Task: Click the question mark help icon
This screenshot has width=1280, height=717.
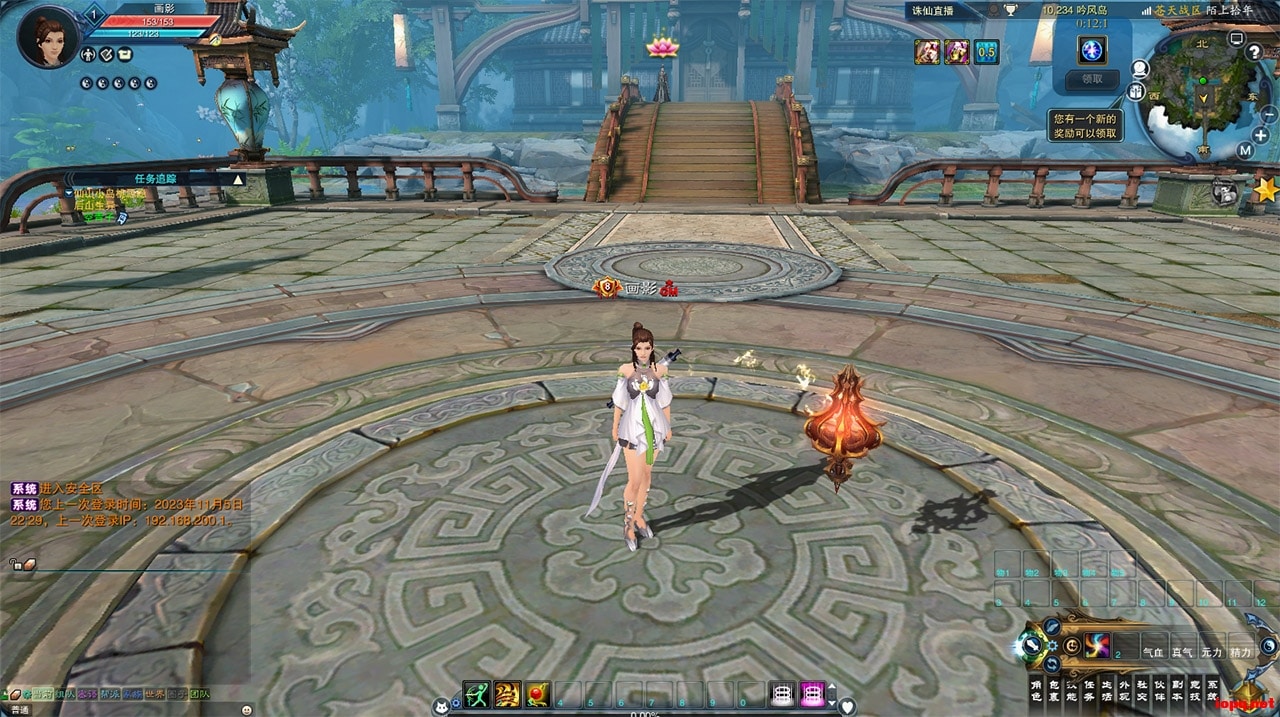Action: point(1254,52)
